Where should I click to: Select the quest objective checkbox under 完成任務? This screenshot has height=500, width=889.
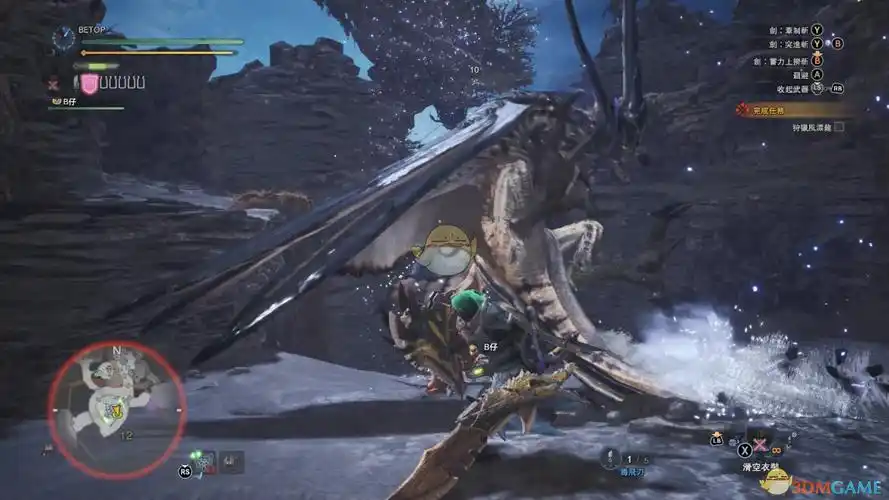click(839, 127)
